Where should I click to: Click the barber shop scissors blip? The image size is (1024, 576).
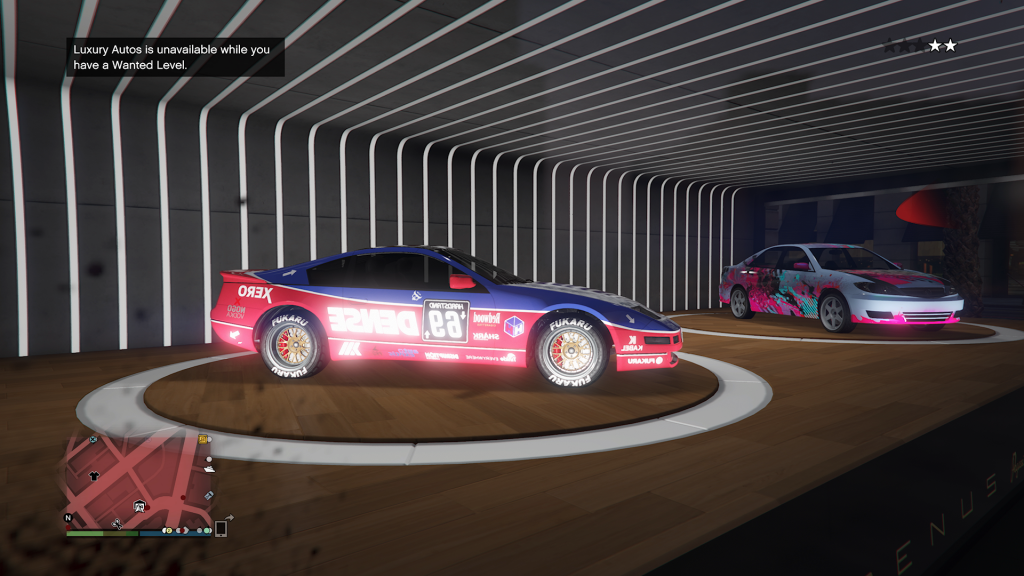[117, 524]
